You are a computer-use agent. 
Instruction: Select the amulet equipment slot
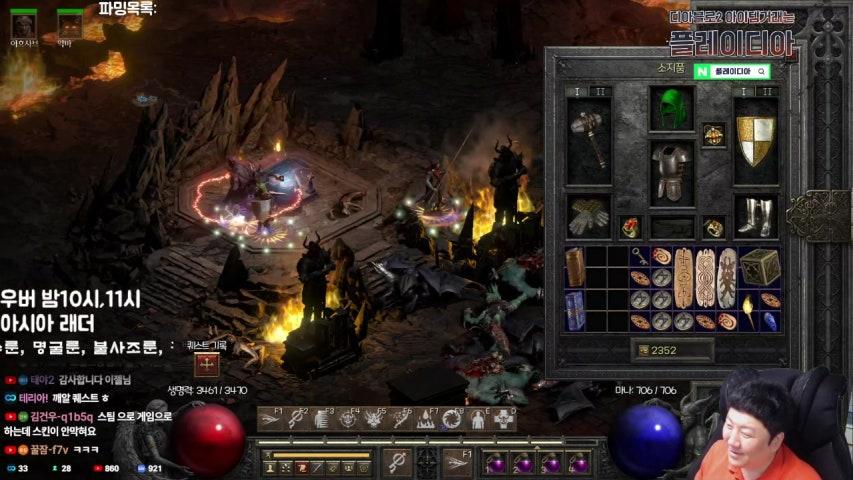(x=713, y=133)
